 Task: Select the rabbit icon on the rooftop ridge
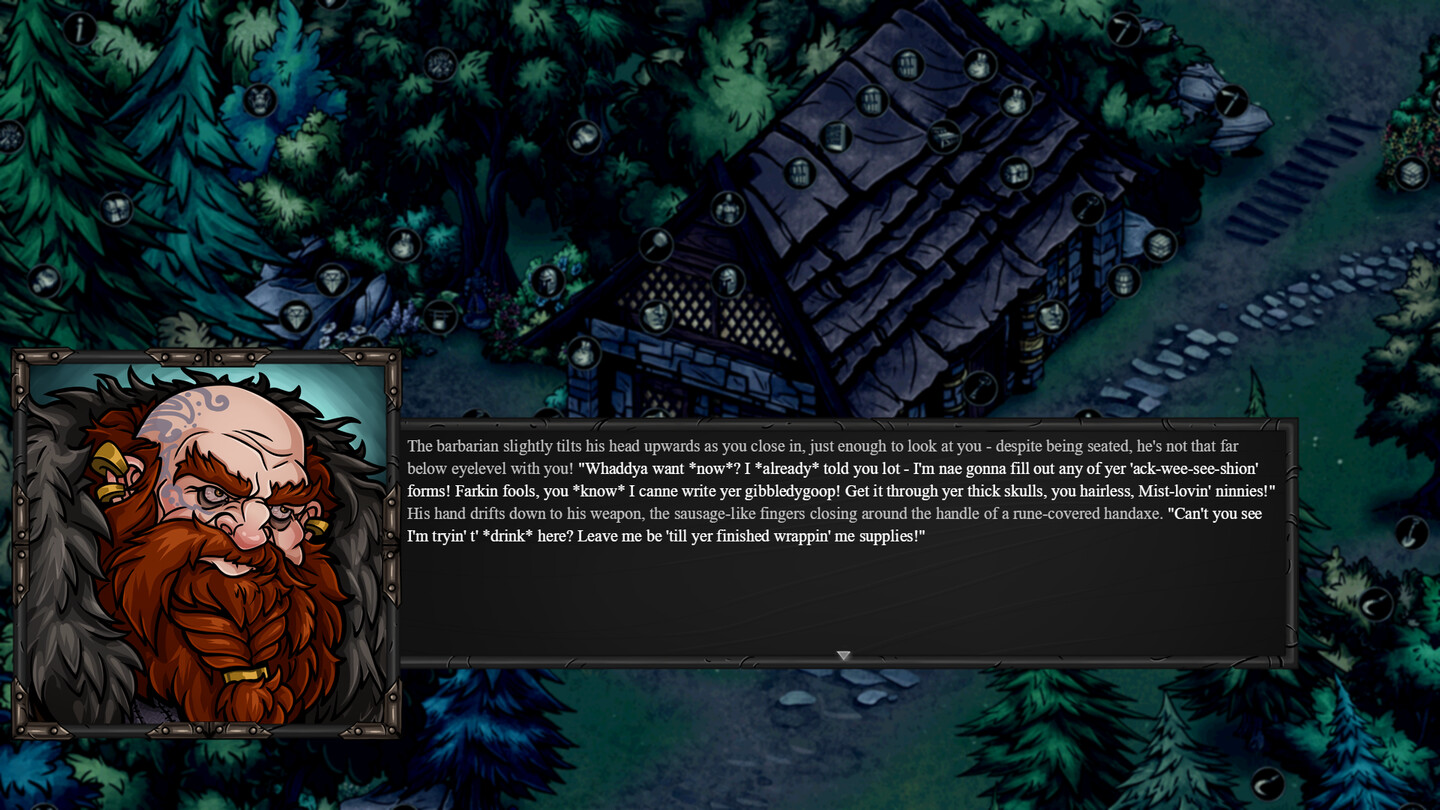[x=979, y=65]
